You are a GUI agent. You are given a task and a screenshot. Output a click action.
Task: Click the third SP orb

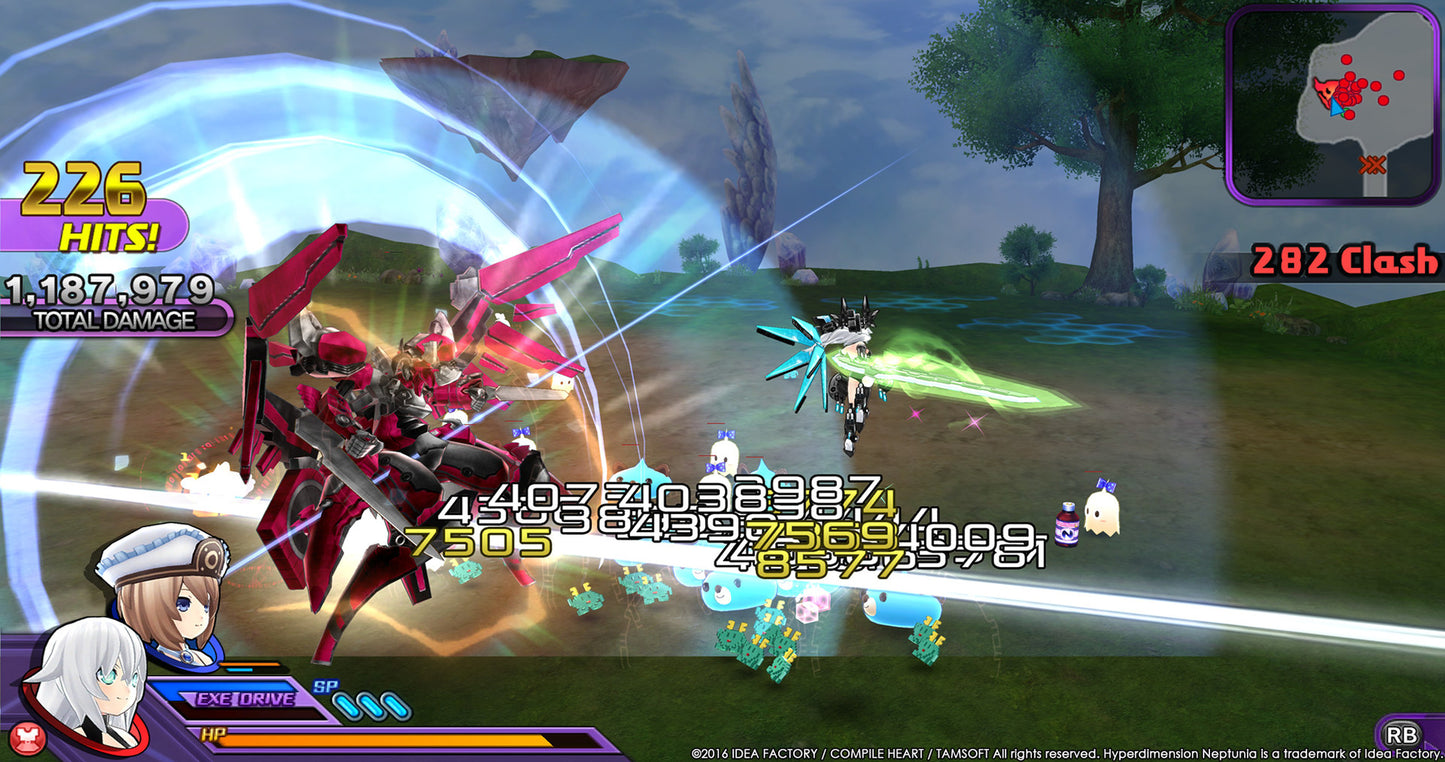click(x=396, y=704)
